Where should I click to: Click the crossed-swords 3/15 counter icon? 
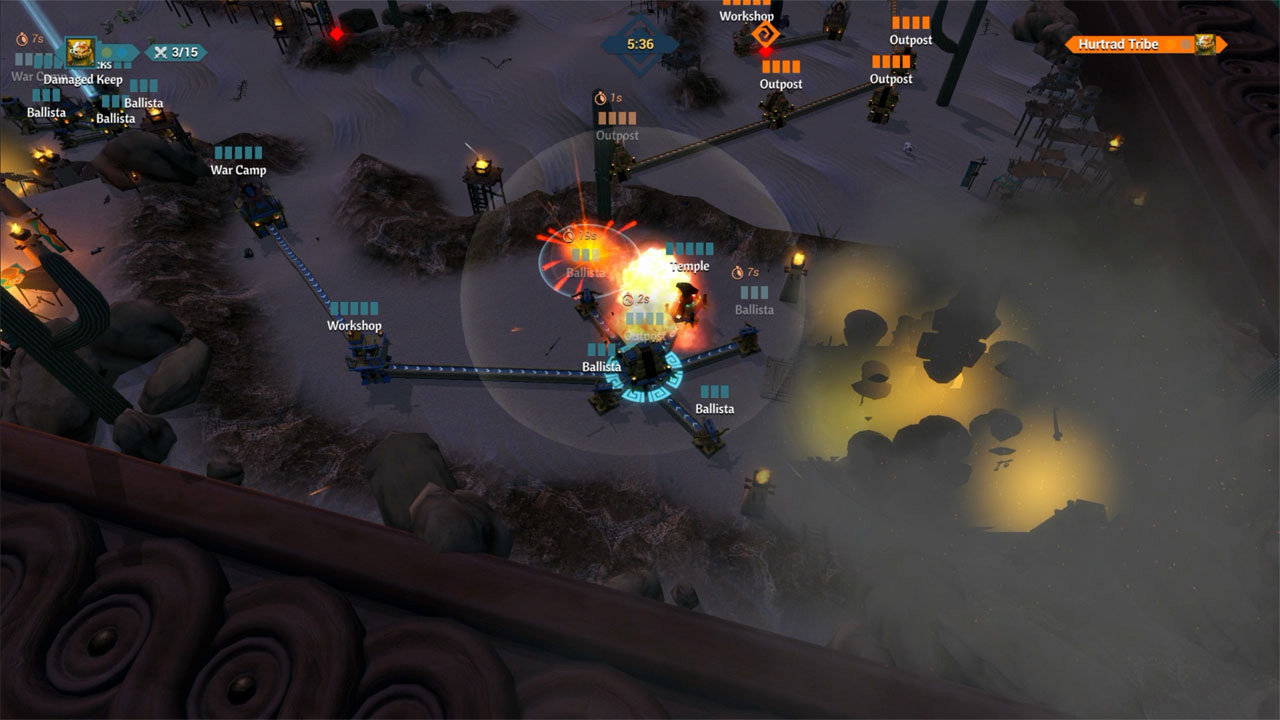point(162,53)
